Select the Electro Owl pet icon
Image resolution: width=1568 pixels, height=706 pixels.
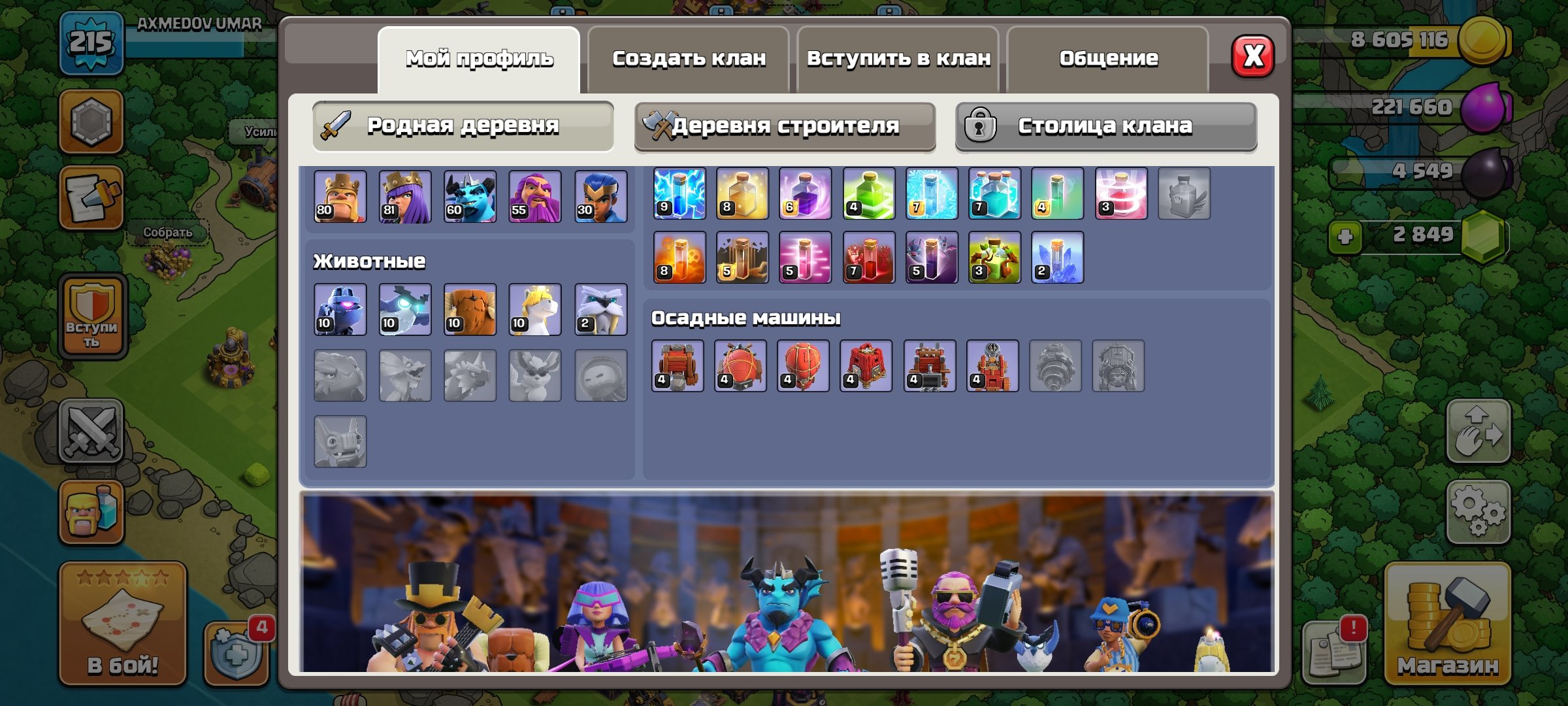coord(406,309)
